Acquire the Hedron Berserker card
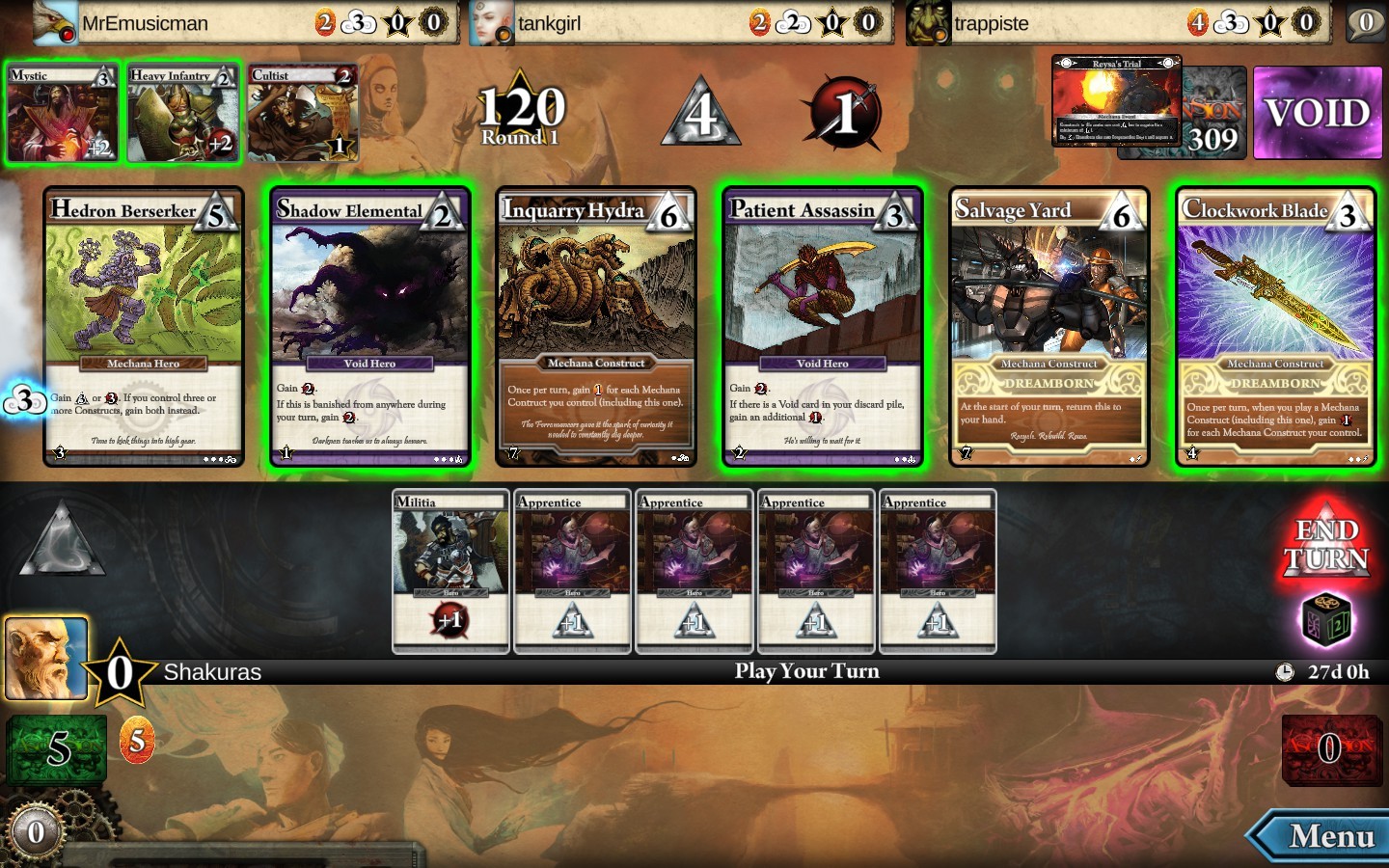This screenshot has height=868, width=1389. pos(144,327)
